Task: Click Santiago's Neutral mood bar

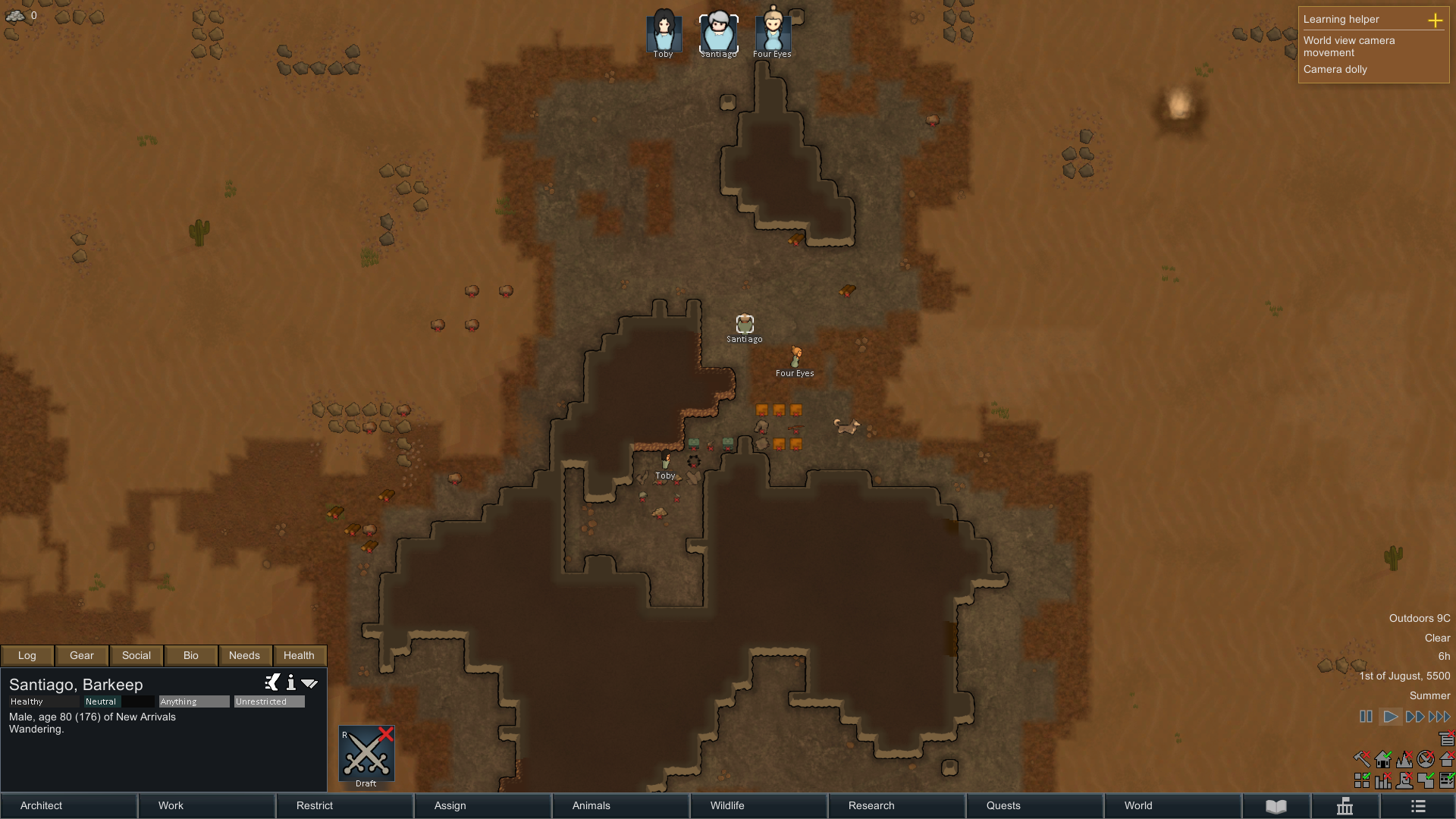Action: pos(101,701)
